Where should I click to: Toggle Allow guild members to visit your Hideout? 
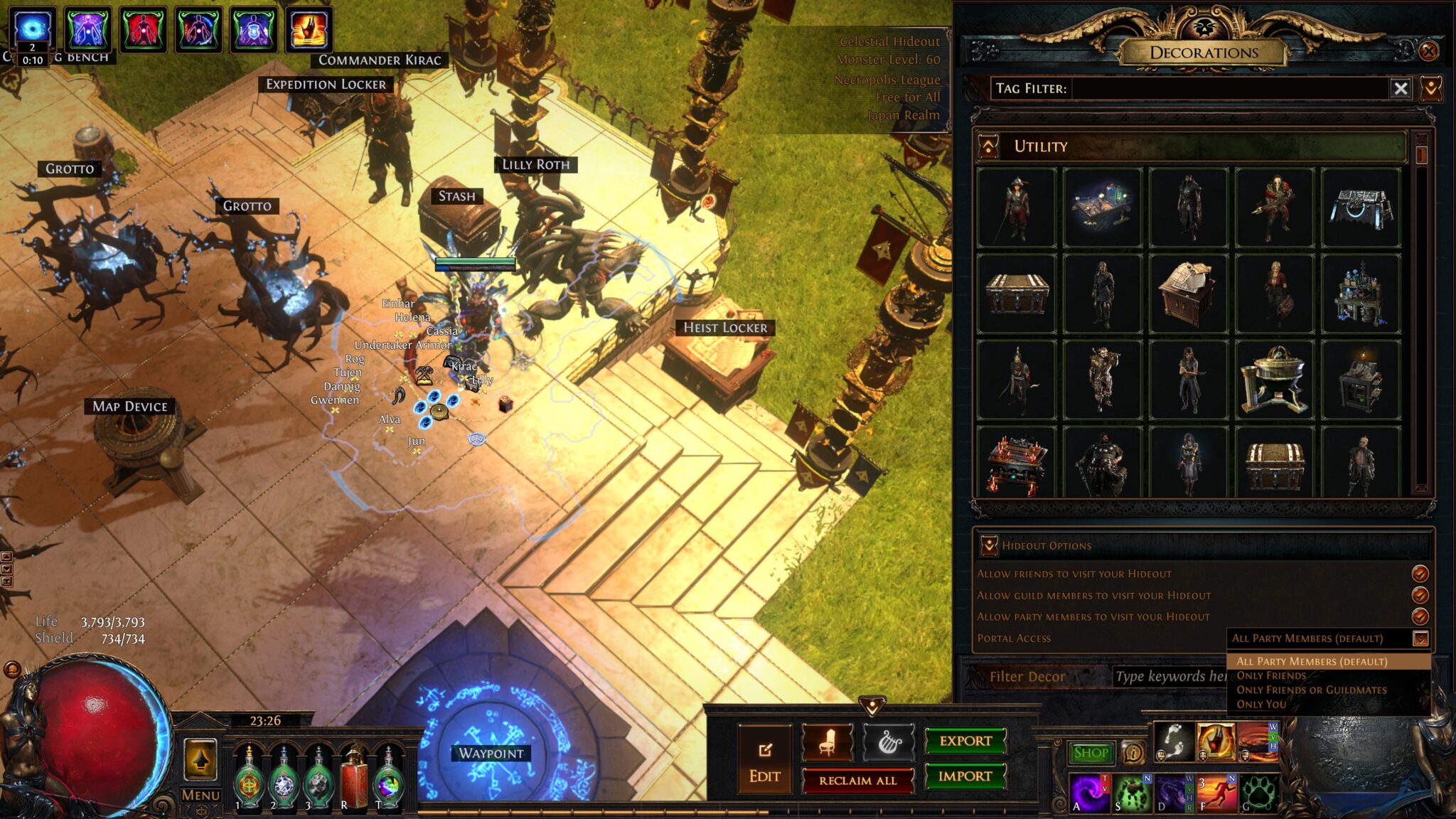[x=1420, y=595]
